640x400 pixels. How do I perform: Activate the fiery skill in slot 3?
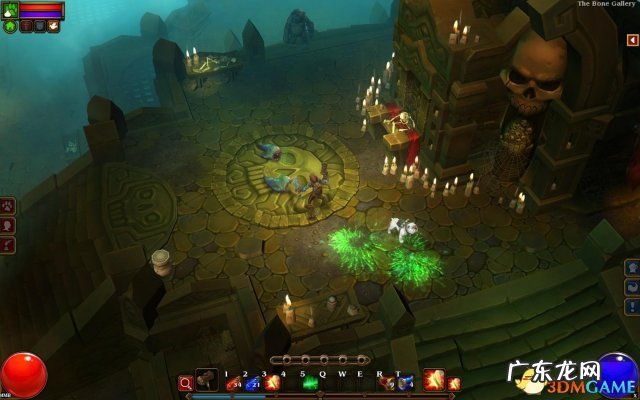[271, 382]
